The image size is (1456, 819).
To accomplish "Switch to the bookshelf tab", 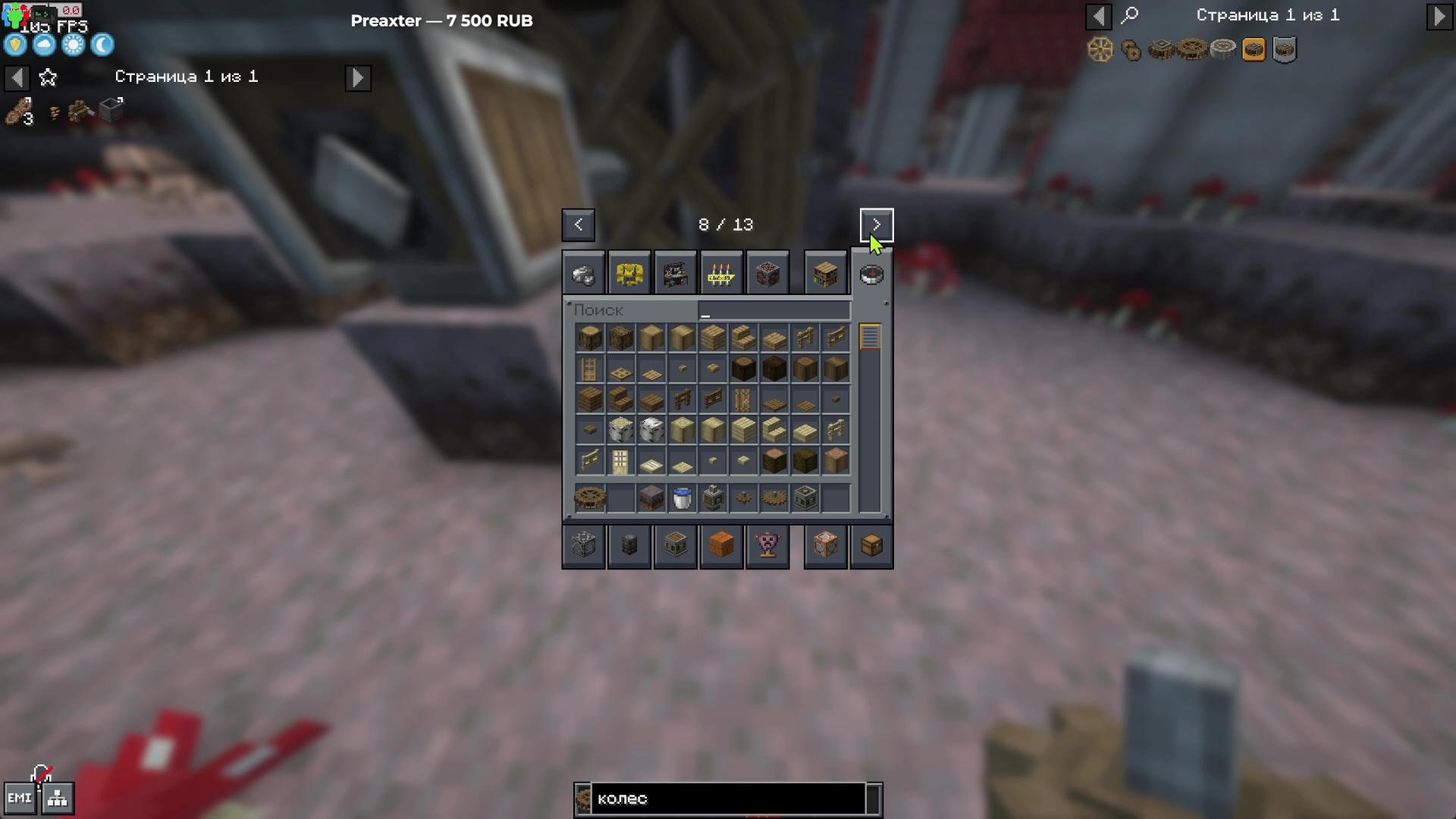I will [x=825, y=274].
